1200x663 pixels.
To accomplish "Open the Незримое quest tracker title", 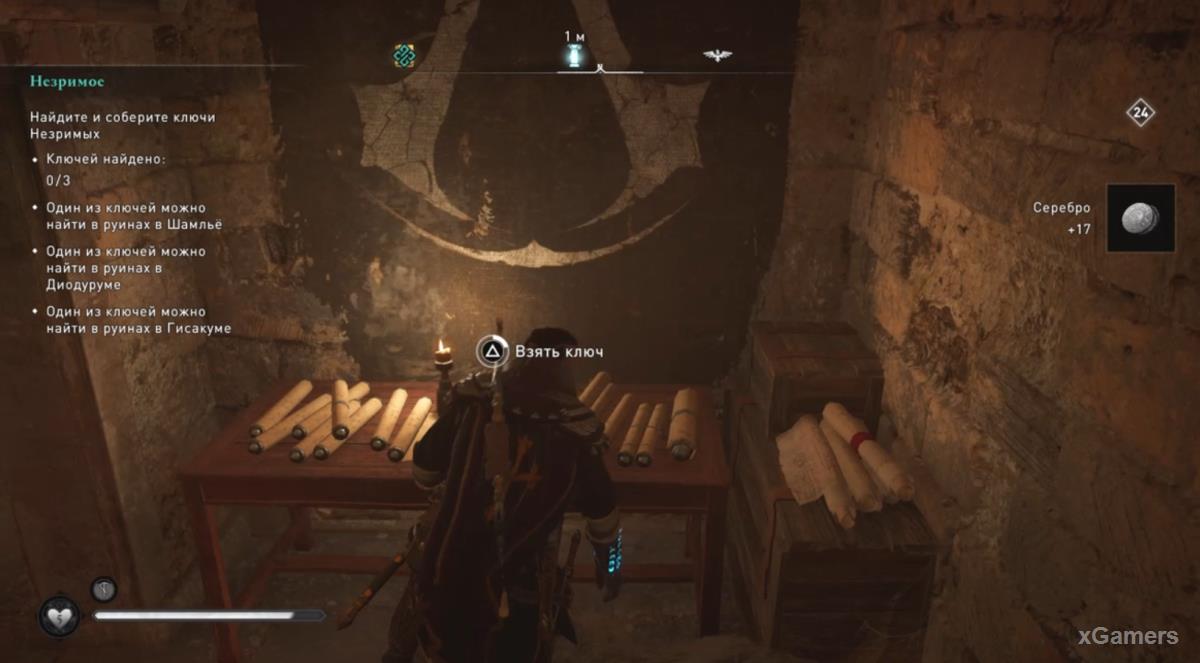I will coord(67,81).
